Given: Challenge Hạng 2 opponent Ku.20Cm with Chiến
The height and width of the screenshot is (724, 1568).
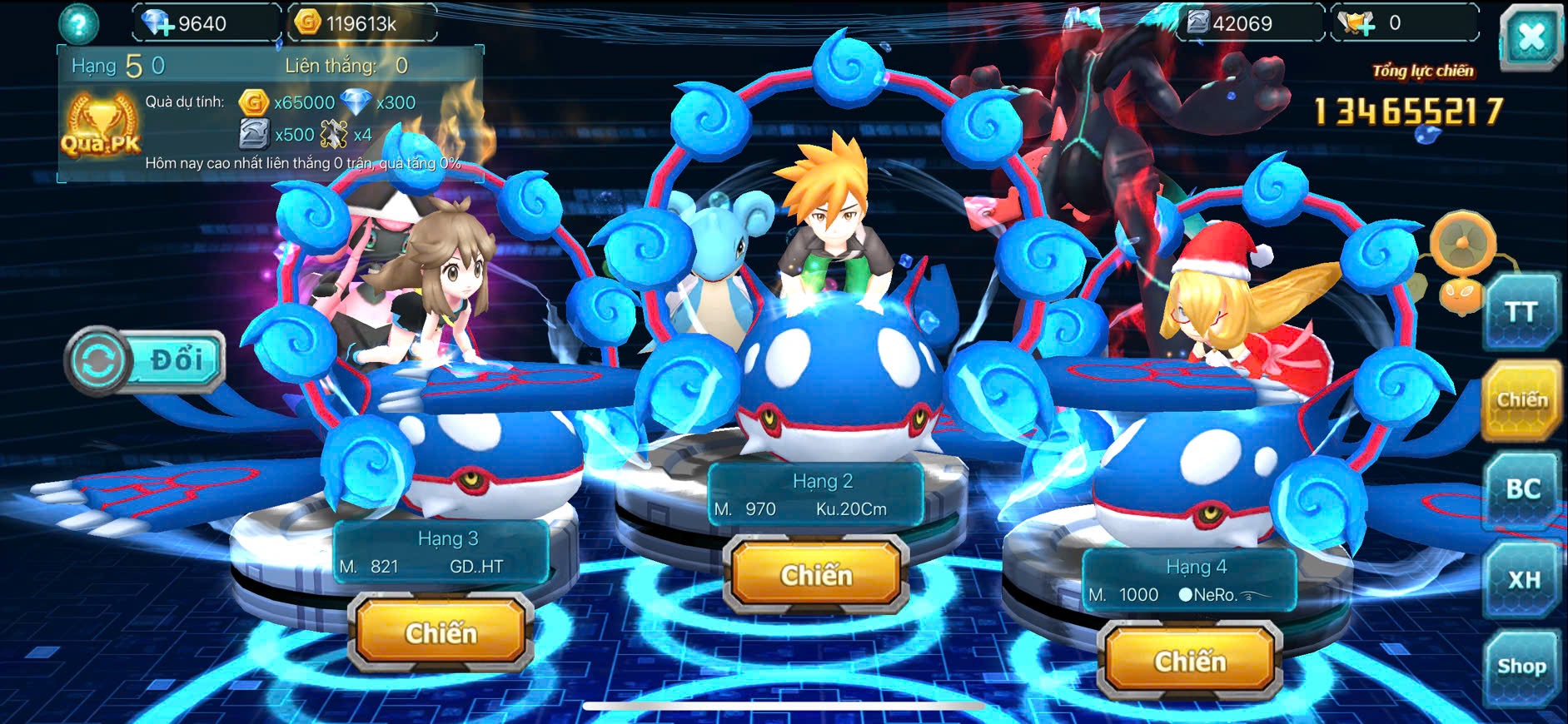Looking at the screenshot, I should pos(816,575).
